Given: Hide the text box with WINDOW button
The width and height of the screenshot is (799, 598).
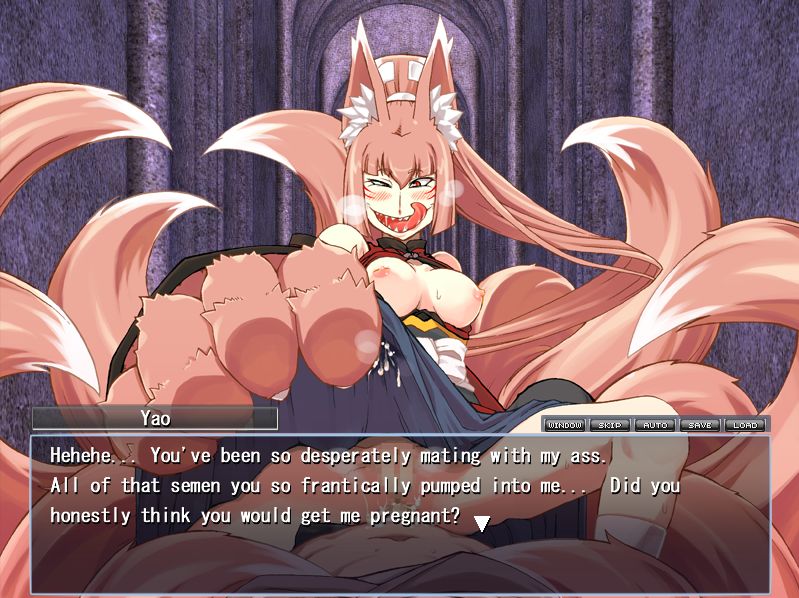Looking at the screenshot, I should pos(565,425).
